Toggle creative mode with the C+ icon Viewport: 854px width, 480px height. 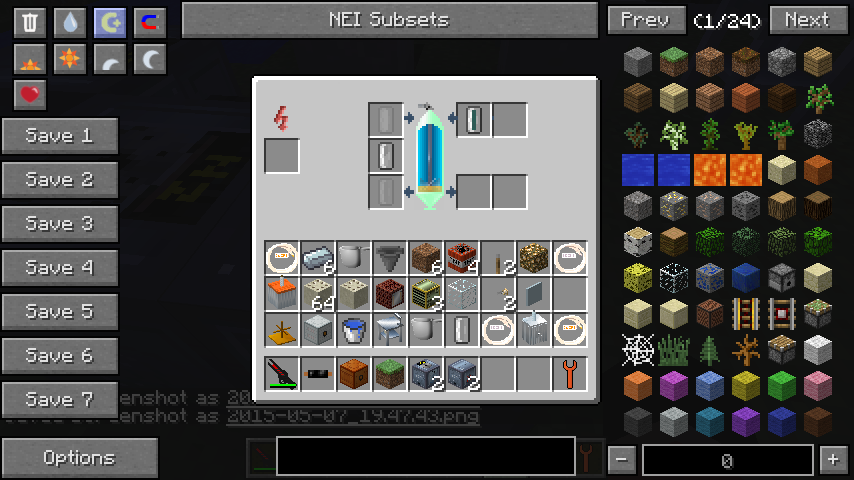click(x=110, y=22)
